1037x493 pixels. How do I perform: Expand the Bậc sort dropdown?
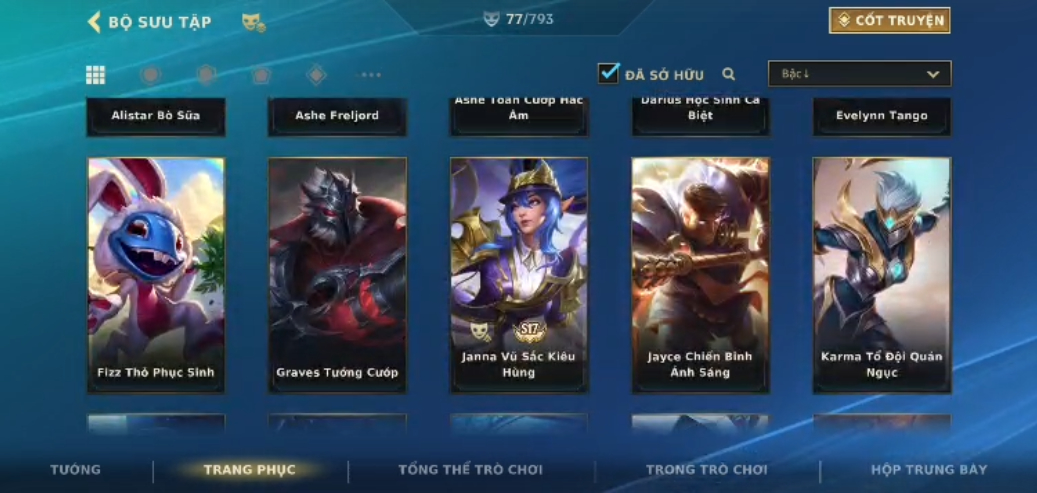[859, 74]
